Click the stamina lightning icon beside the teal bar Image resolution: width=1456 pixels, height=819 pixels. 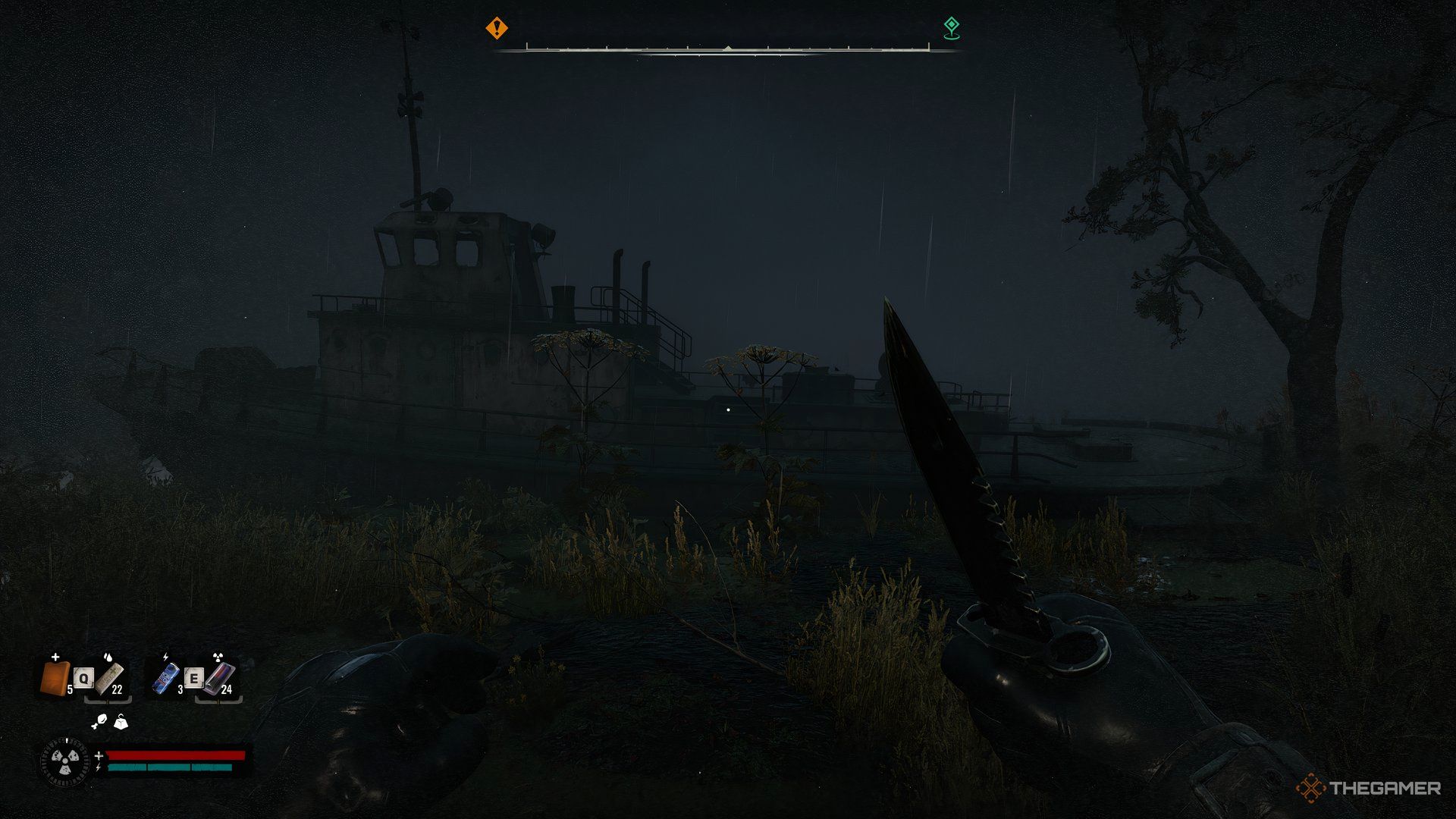[99, 767]
